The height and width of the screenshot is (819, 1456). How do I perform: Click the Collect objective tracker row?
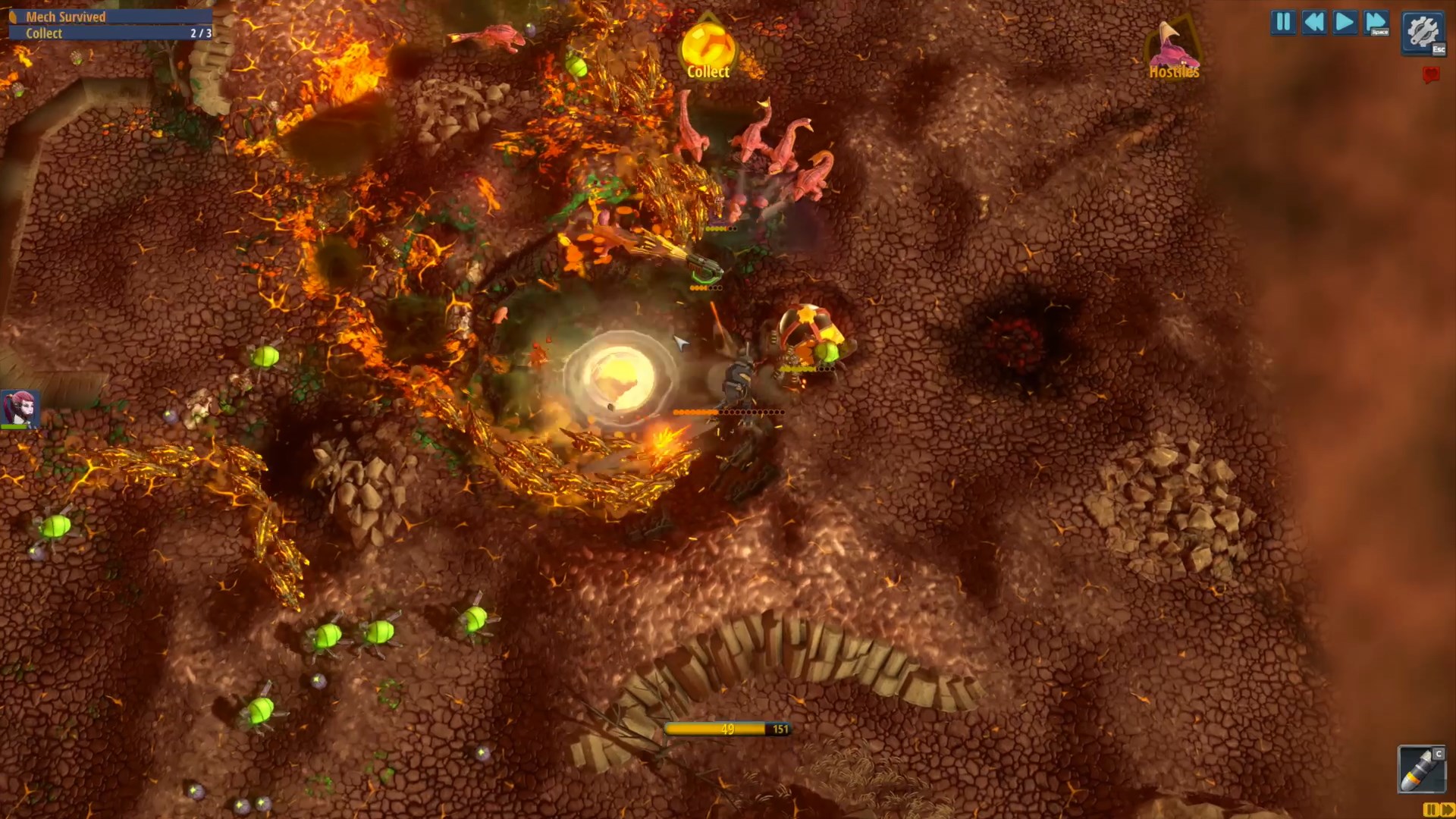[110, 33]
